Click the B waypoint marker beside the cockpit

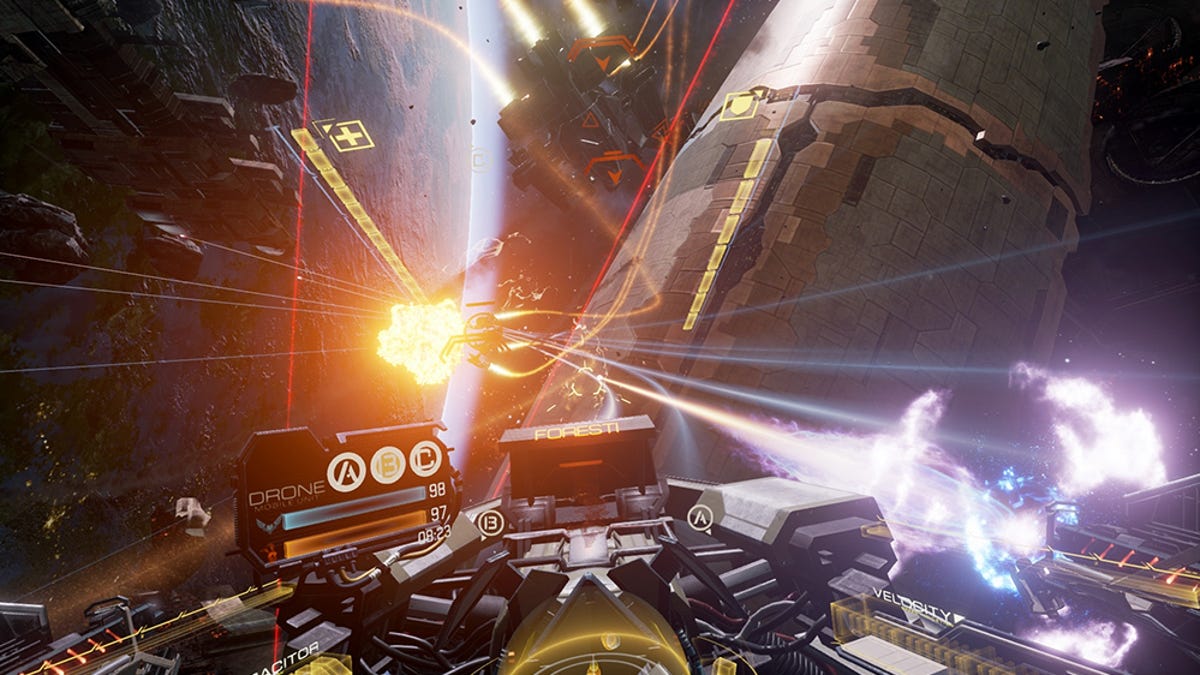coord(490,523)
